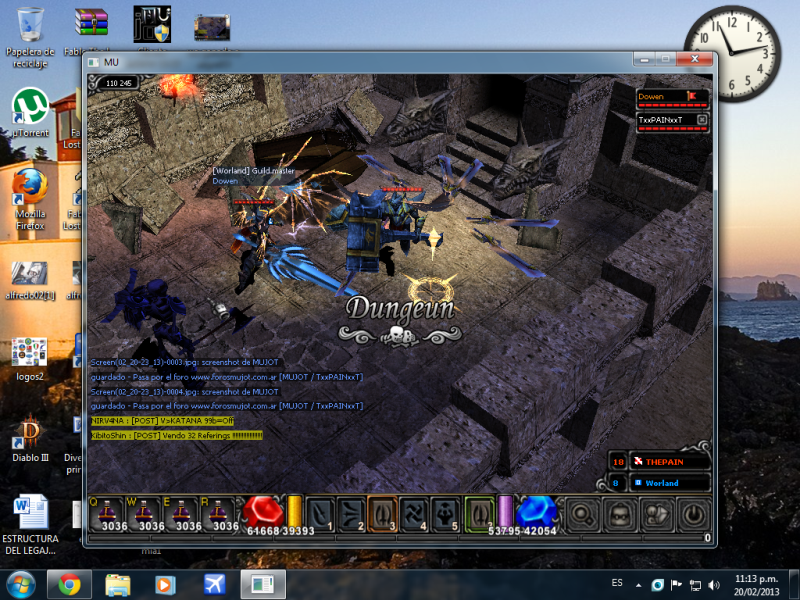Image resolution: width=800 pixels, height=600 pixels.
Task: Remove TxxPAINxxT with the party X button
Action: 702,120
